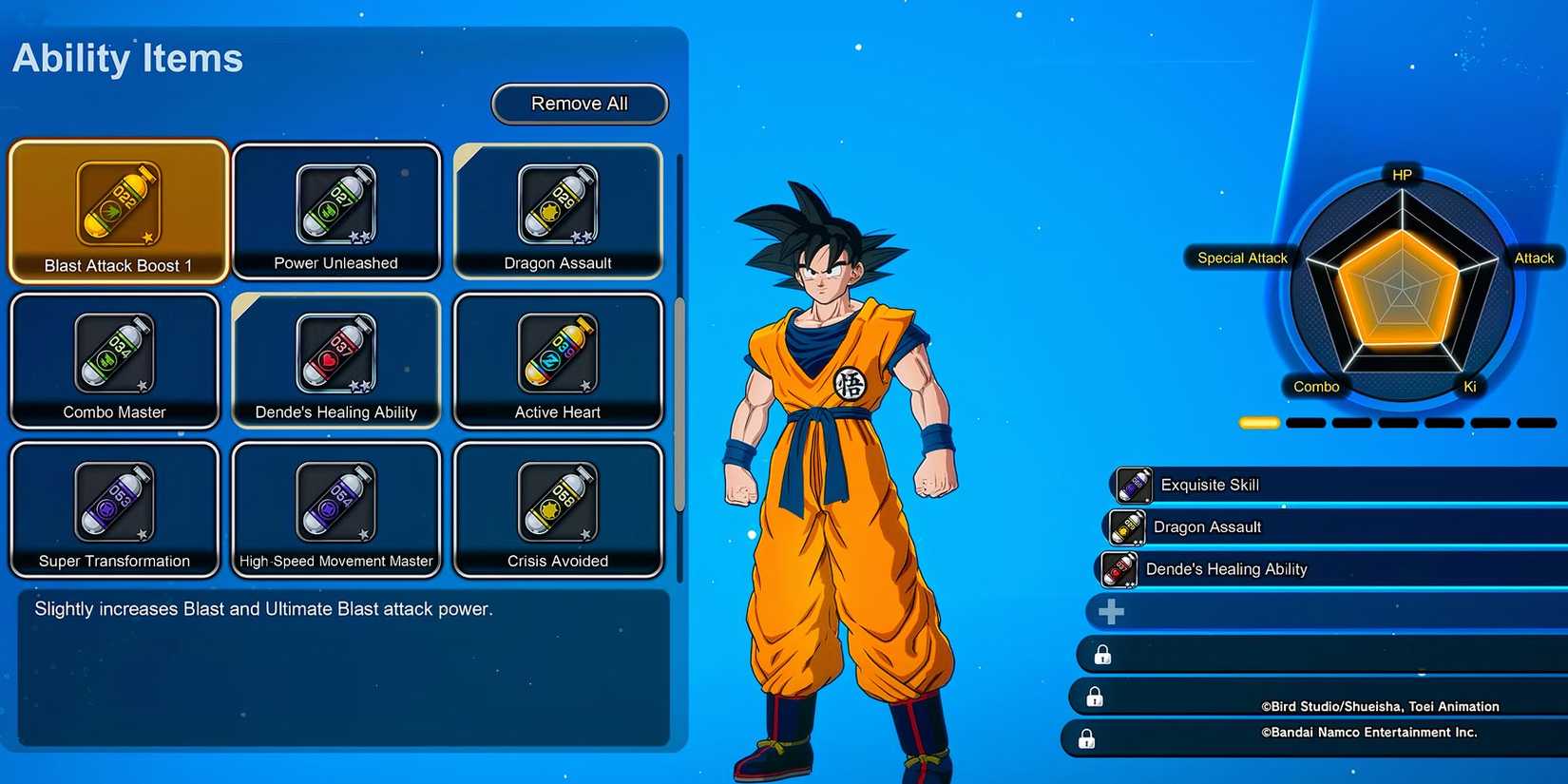This screenshot has width=1568, height=784.
Task: Select the Power Unleashed ability capsule
Action: (x=336, y=211)
